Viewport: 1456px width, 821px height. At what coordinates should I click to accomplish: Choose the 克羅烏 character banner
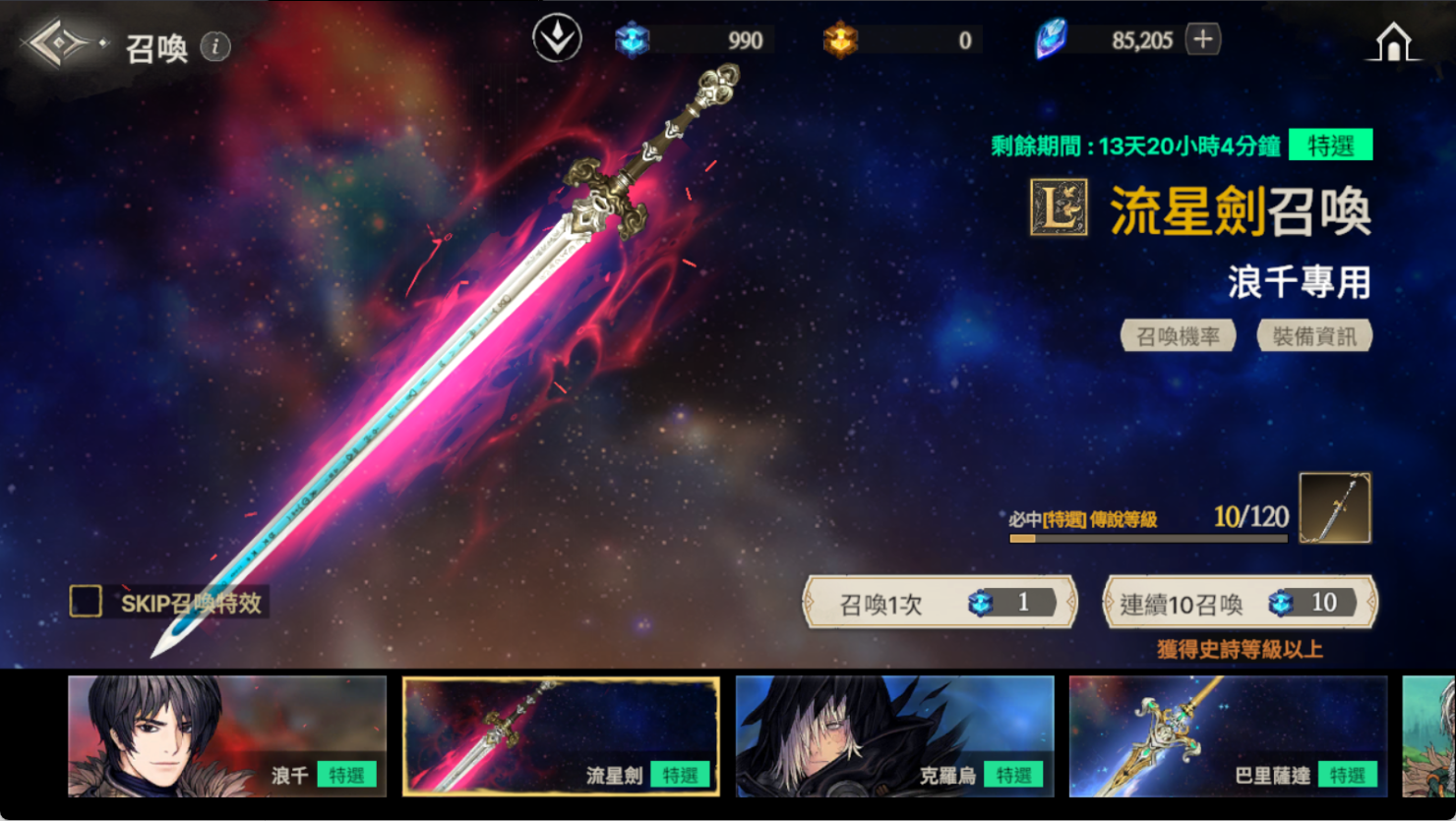(x=894, y=735)
